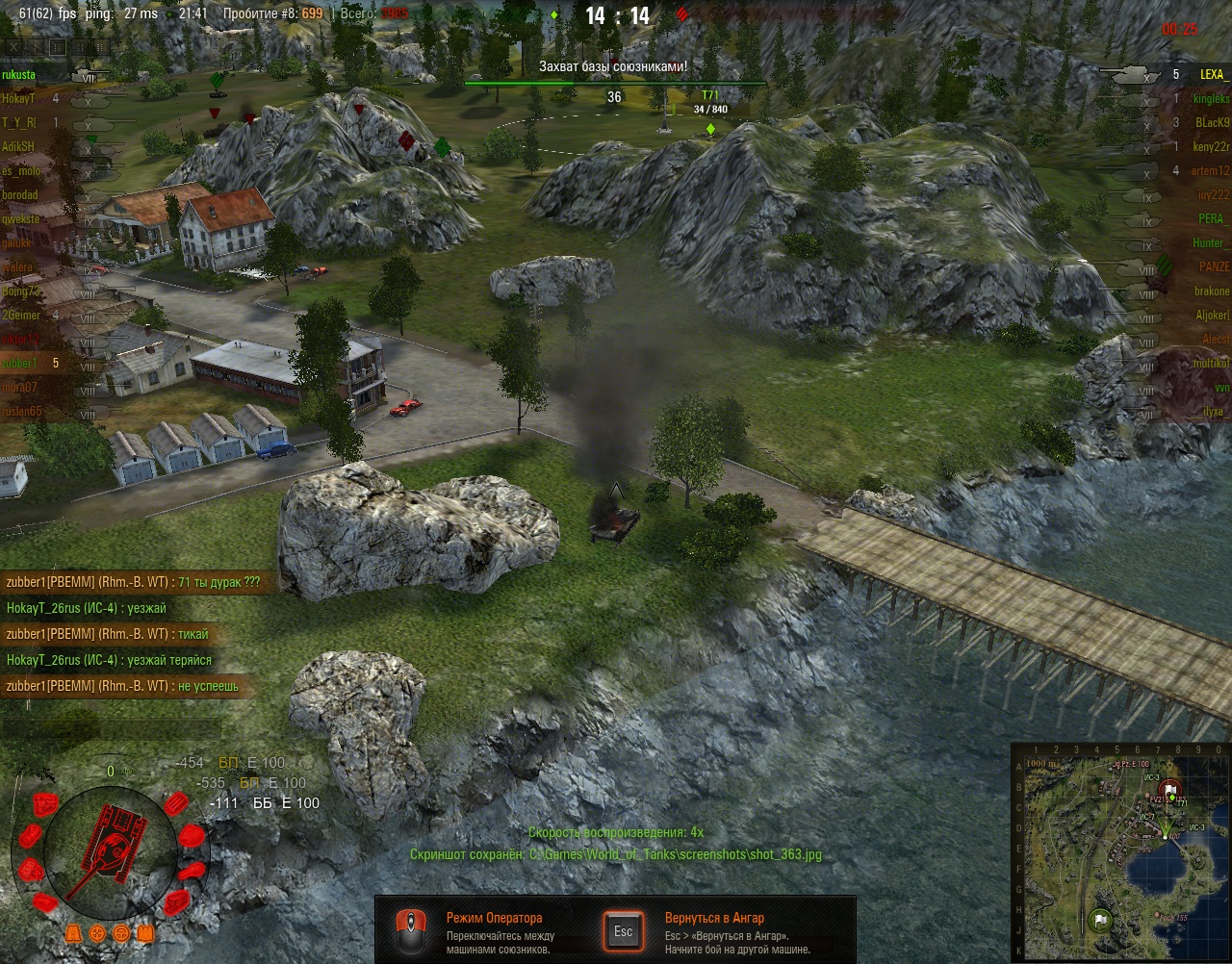
Task: Choose enemy artem12's entry
Action: tap(1211, 170)
